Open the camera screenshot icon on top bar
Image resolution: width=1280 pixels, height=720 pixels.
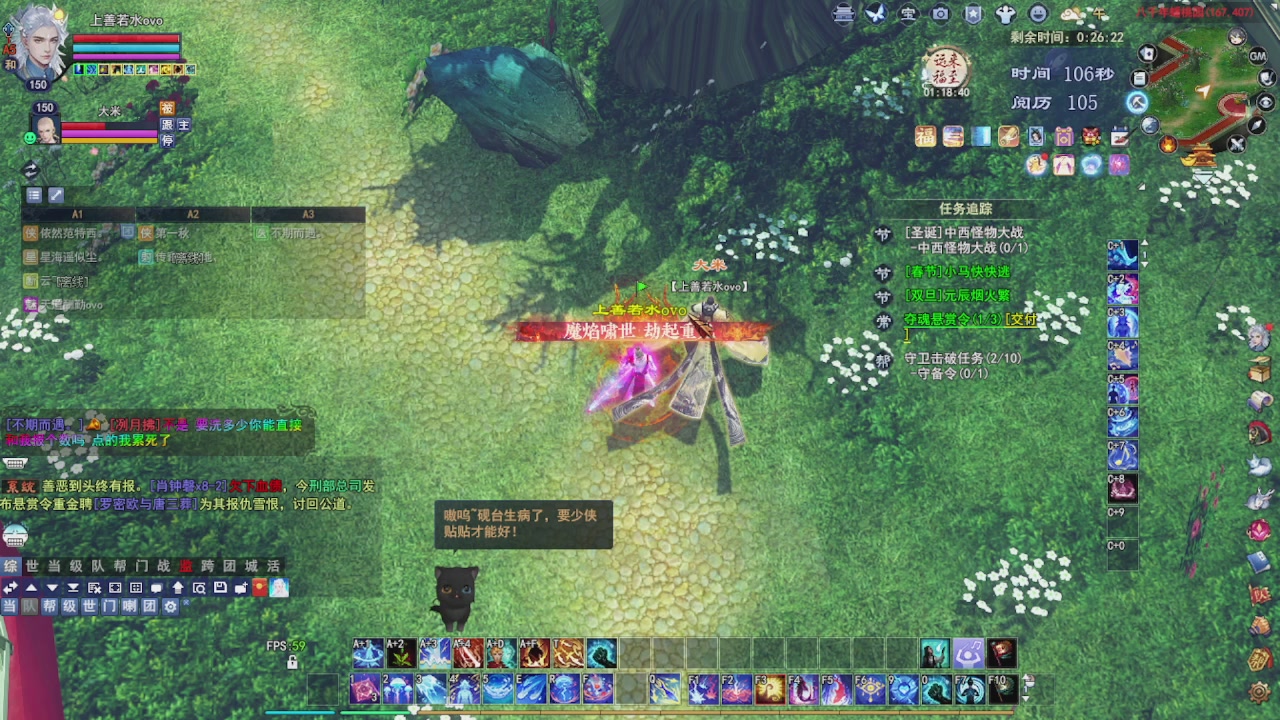point(940,14)
